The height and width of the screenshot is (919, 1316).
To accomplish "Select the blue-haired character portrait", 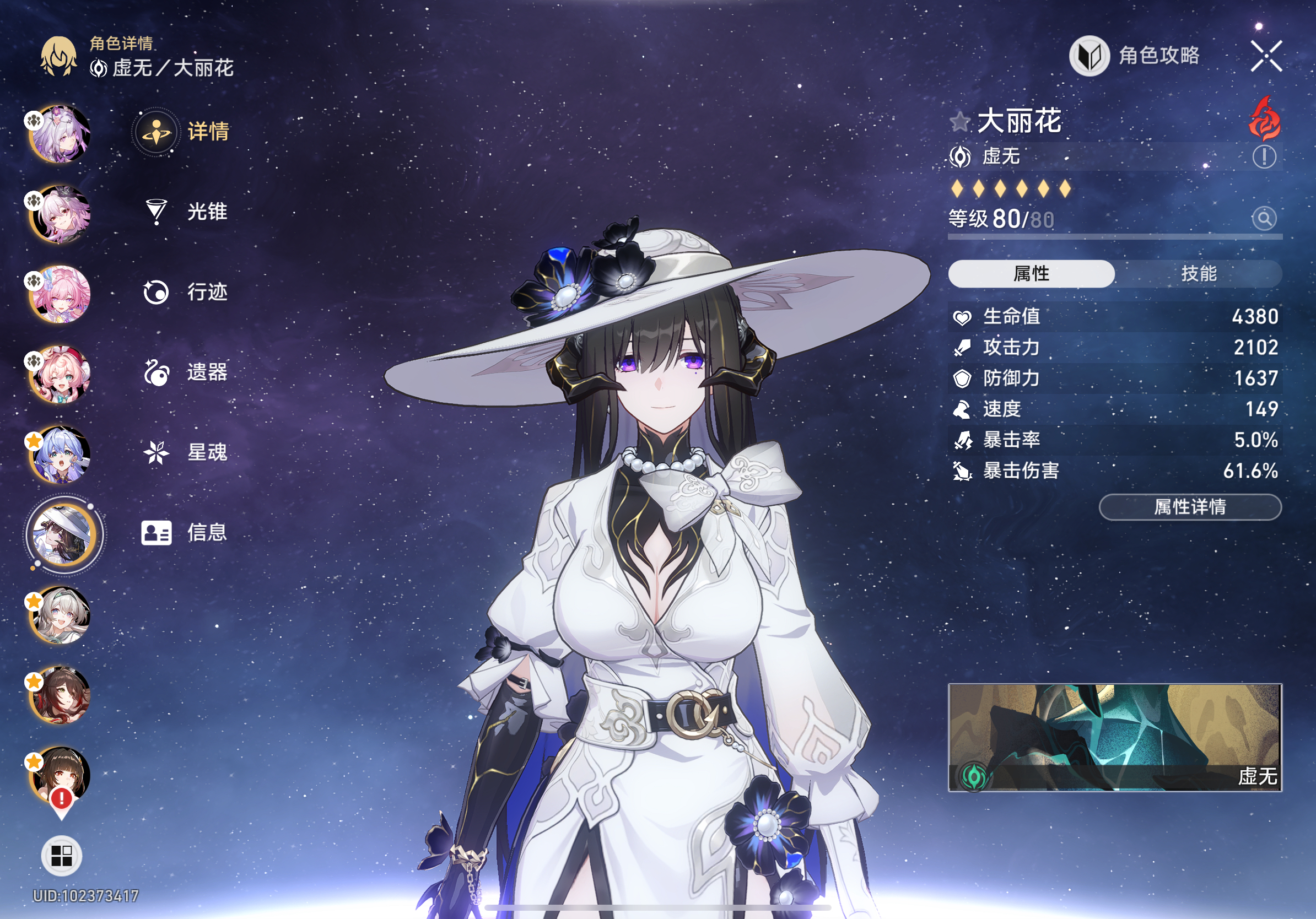I will [61, 455].
